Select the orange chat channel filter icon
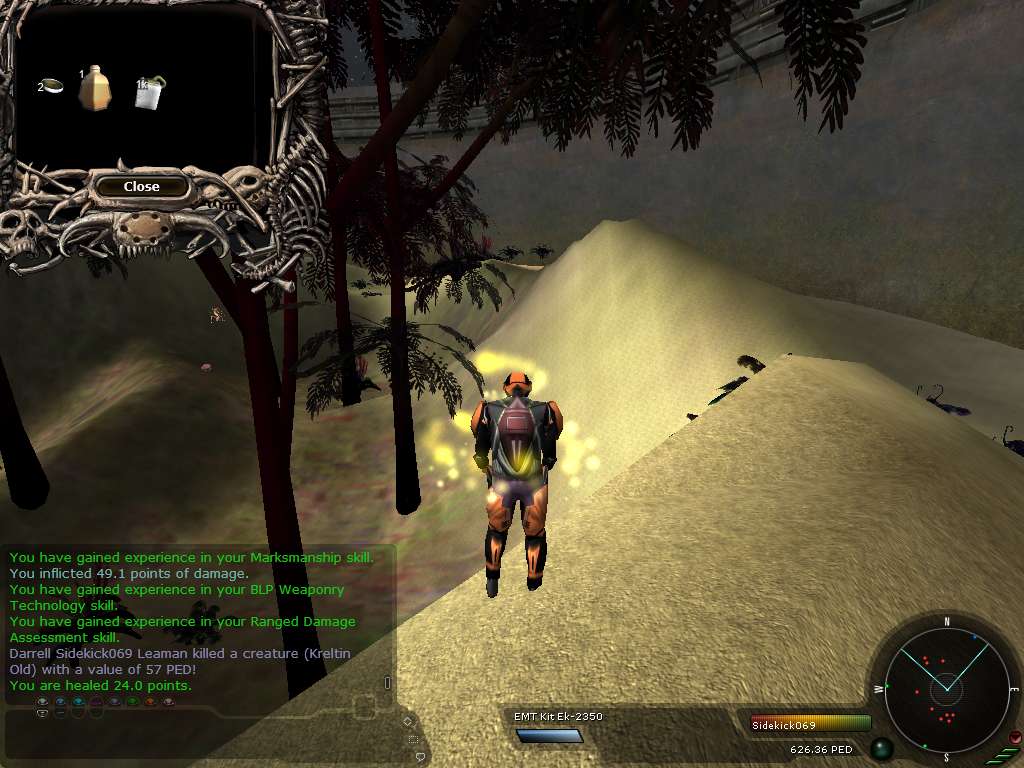Image resolution: width=1024 pixels, height=768 pixels. [151, 703]
